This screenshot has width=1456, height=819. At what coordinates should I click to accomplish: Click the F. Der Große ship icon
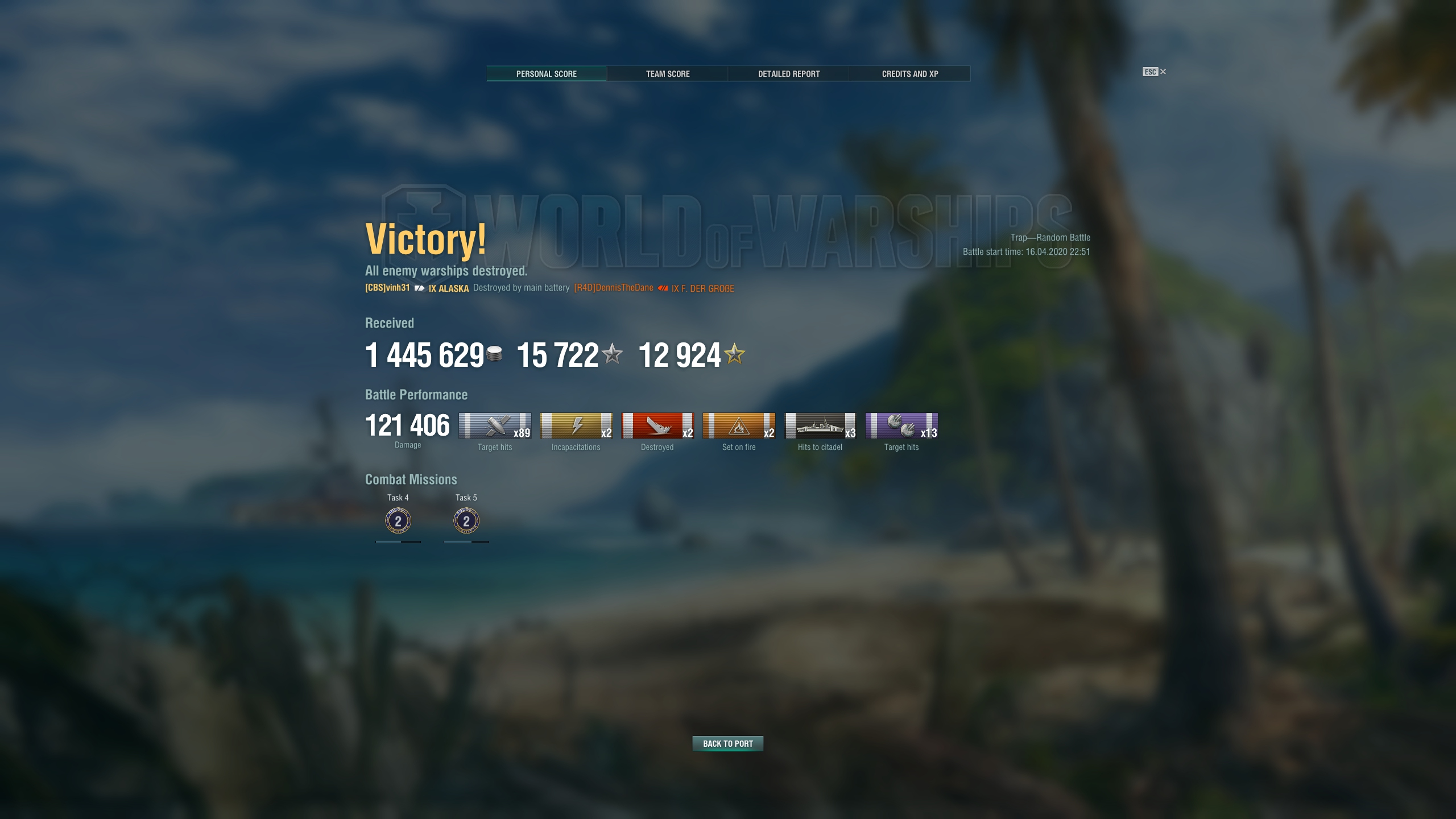661,288
